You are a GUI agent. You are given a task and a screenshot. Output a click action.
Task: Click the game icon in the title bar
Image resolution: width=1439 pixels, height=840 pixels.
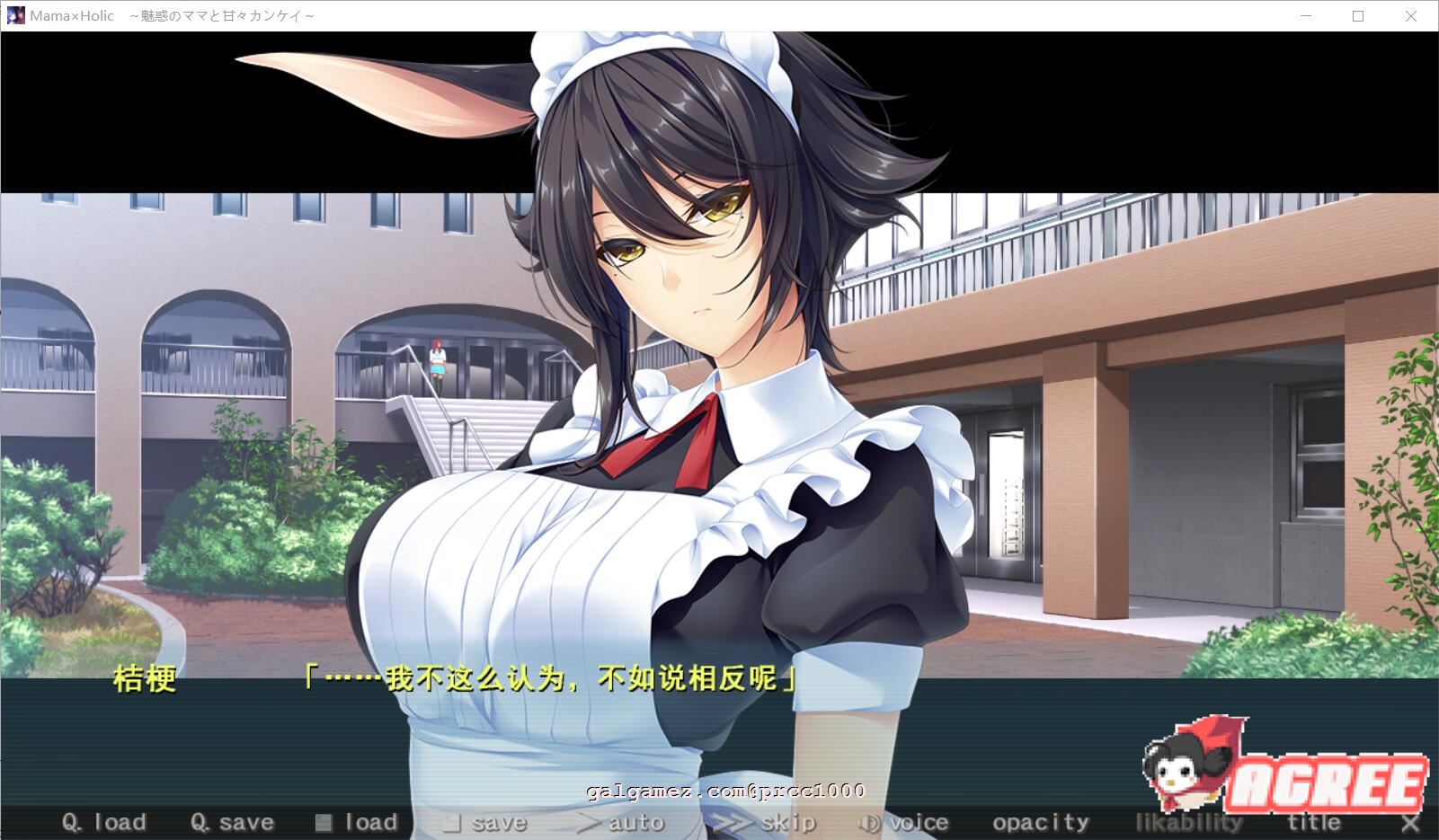coord(14,14)
